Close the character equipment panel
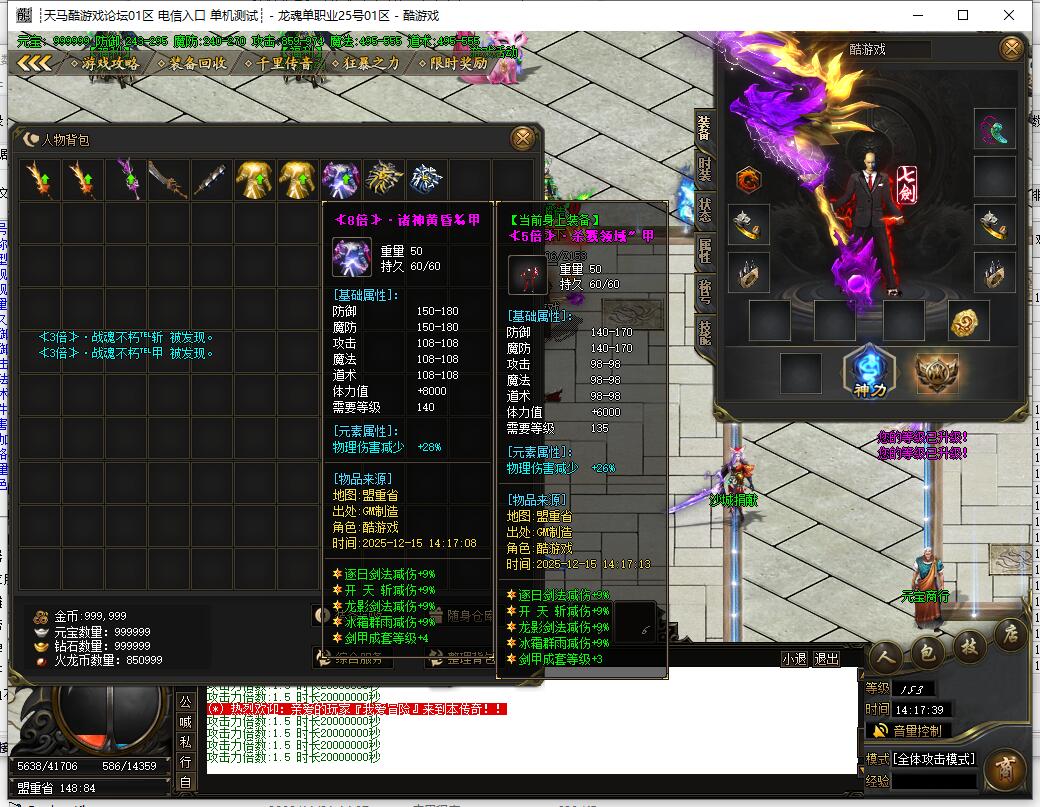Viewport: 1040px width, 807px height. (x=1012, y=48)
